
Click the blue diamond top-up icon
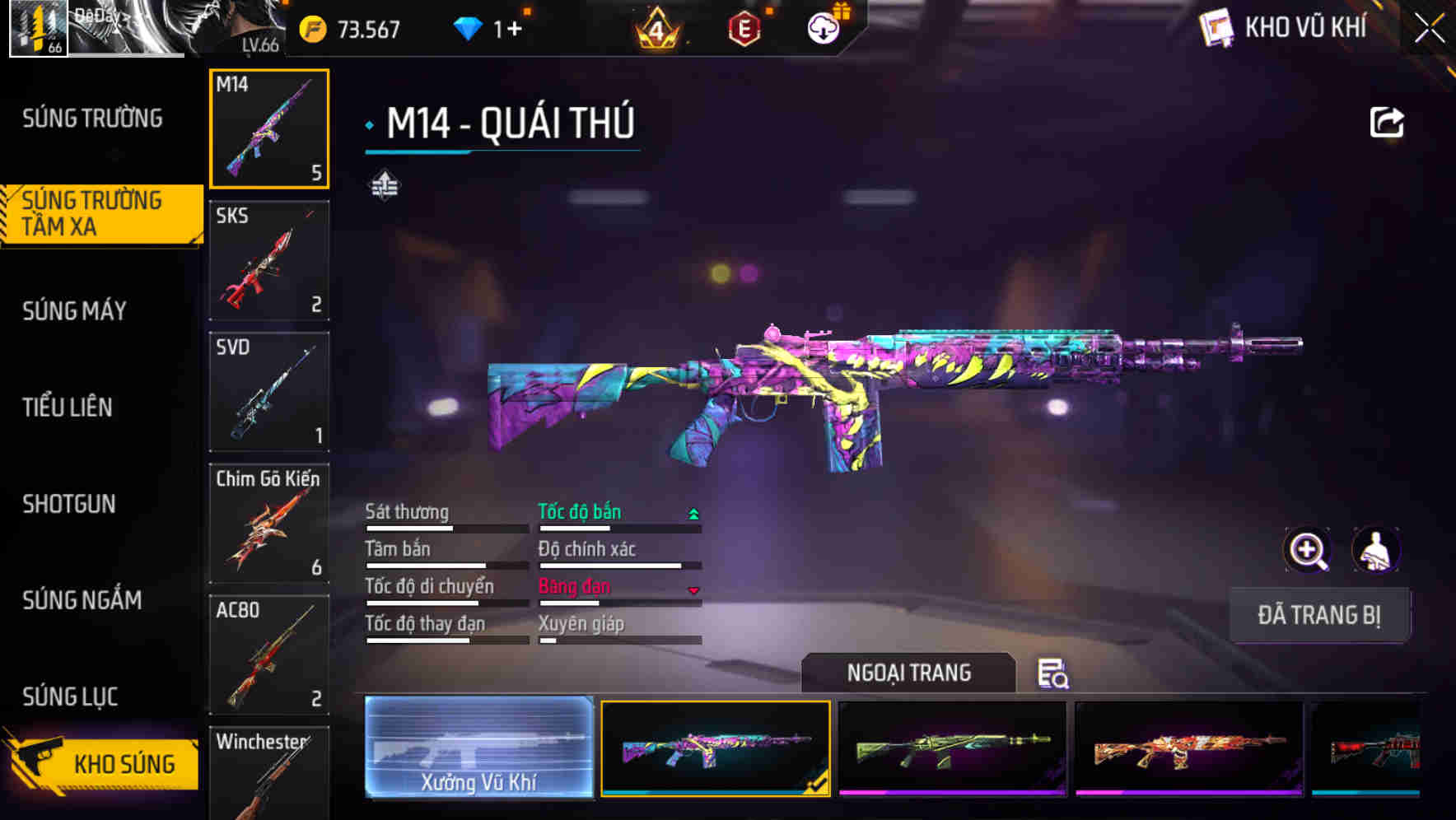[x=469, y=27]
